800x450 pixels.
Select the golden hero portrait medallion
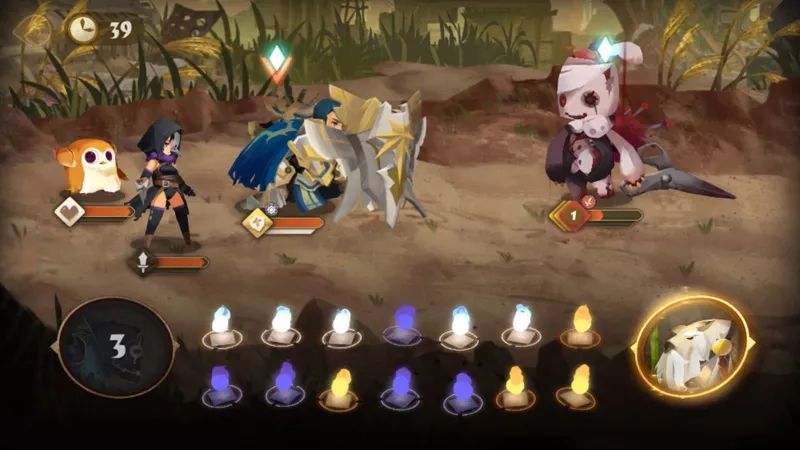(x=693, y=346)
